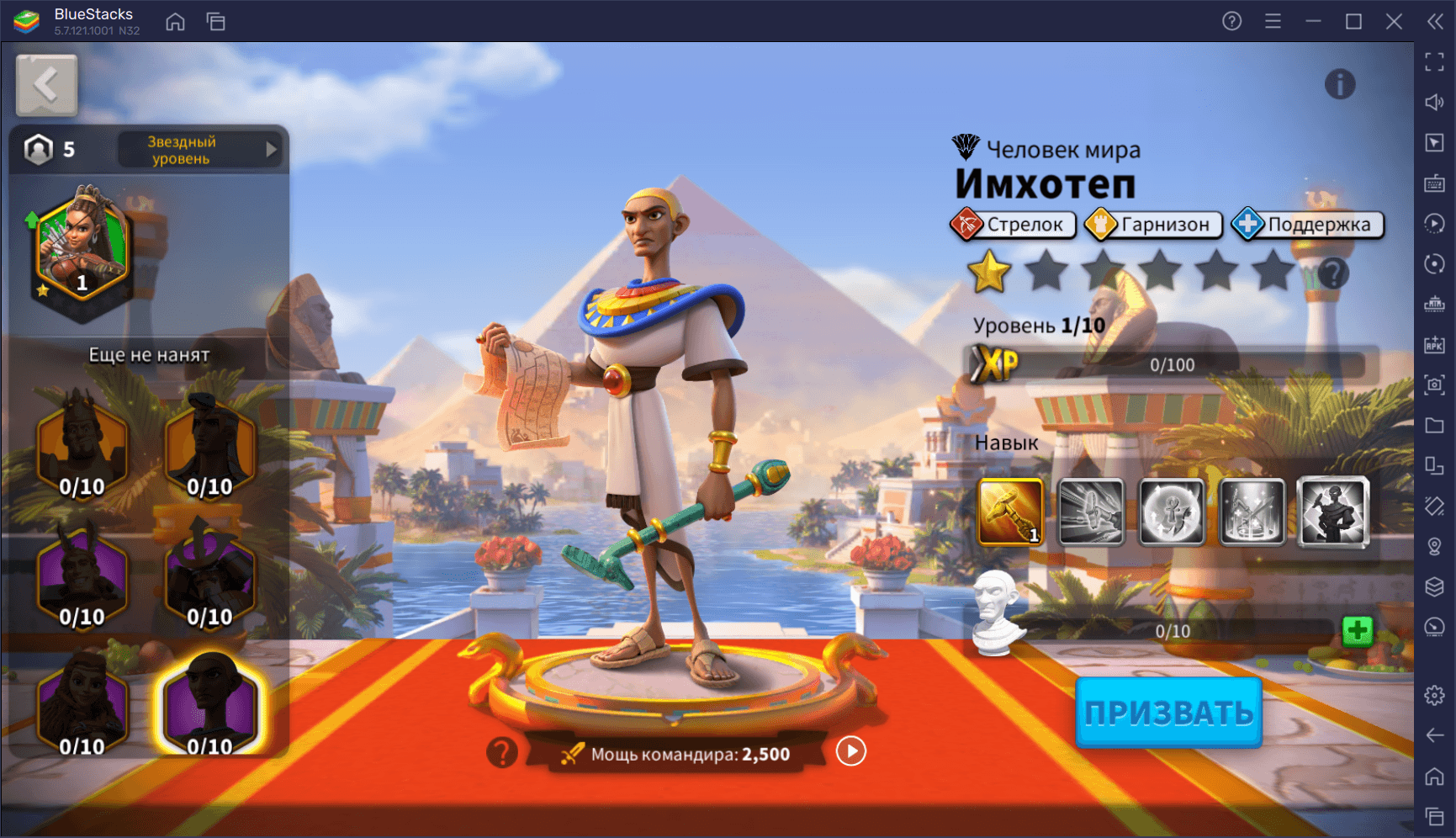This screenshot has width=1456, height=838.
Task: Open the commander power help question mark
Action: [502, 752]
